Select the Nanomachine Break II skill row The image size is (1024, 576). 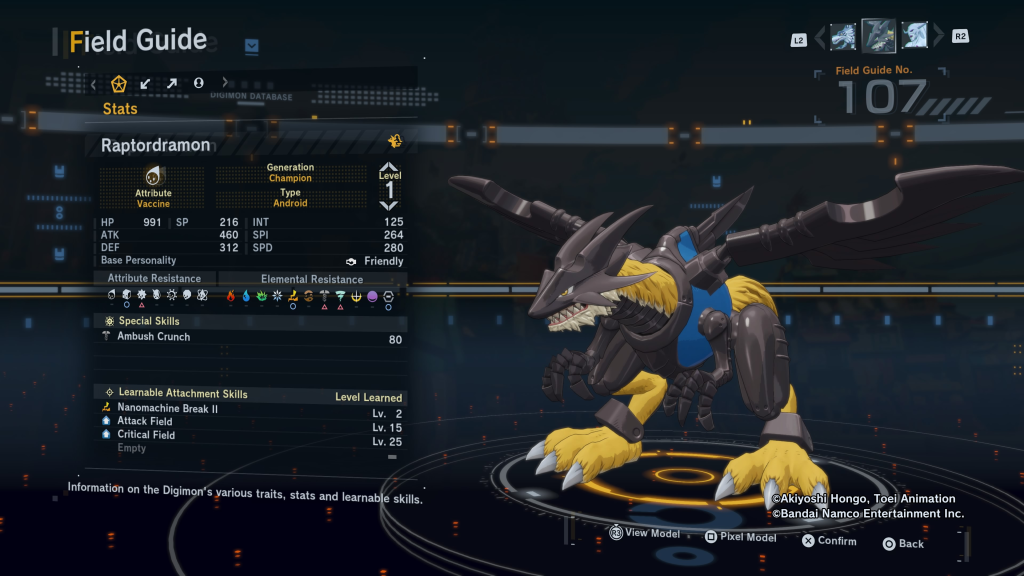pyautogui.click(x=250, y=409)
